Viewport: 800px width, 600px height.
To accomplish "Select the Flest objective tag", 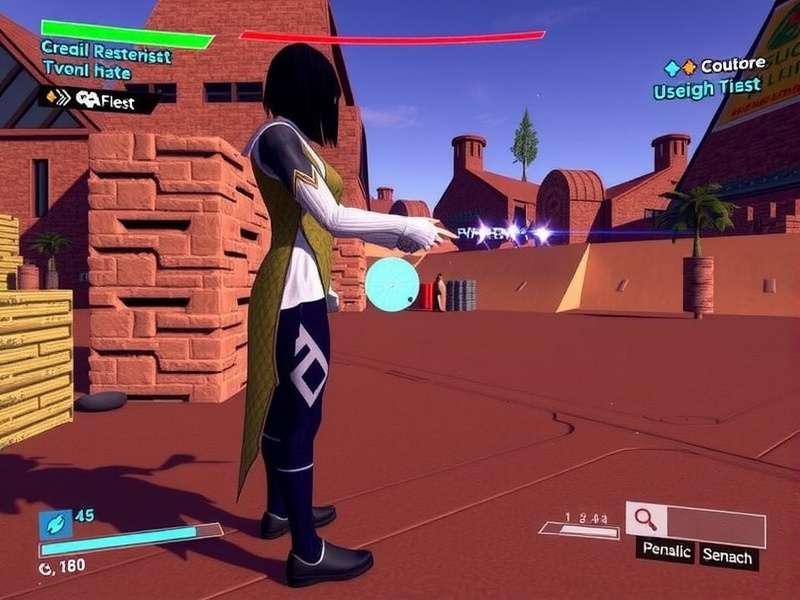I will point(98,99).
